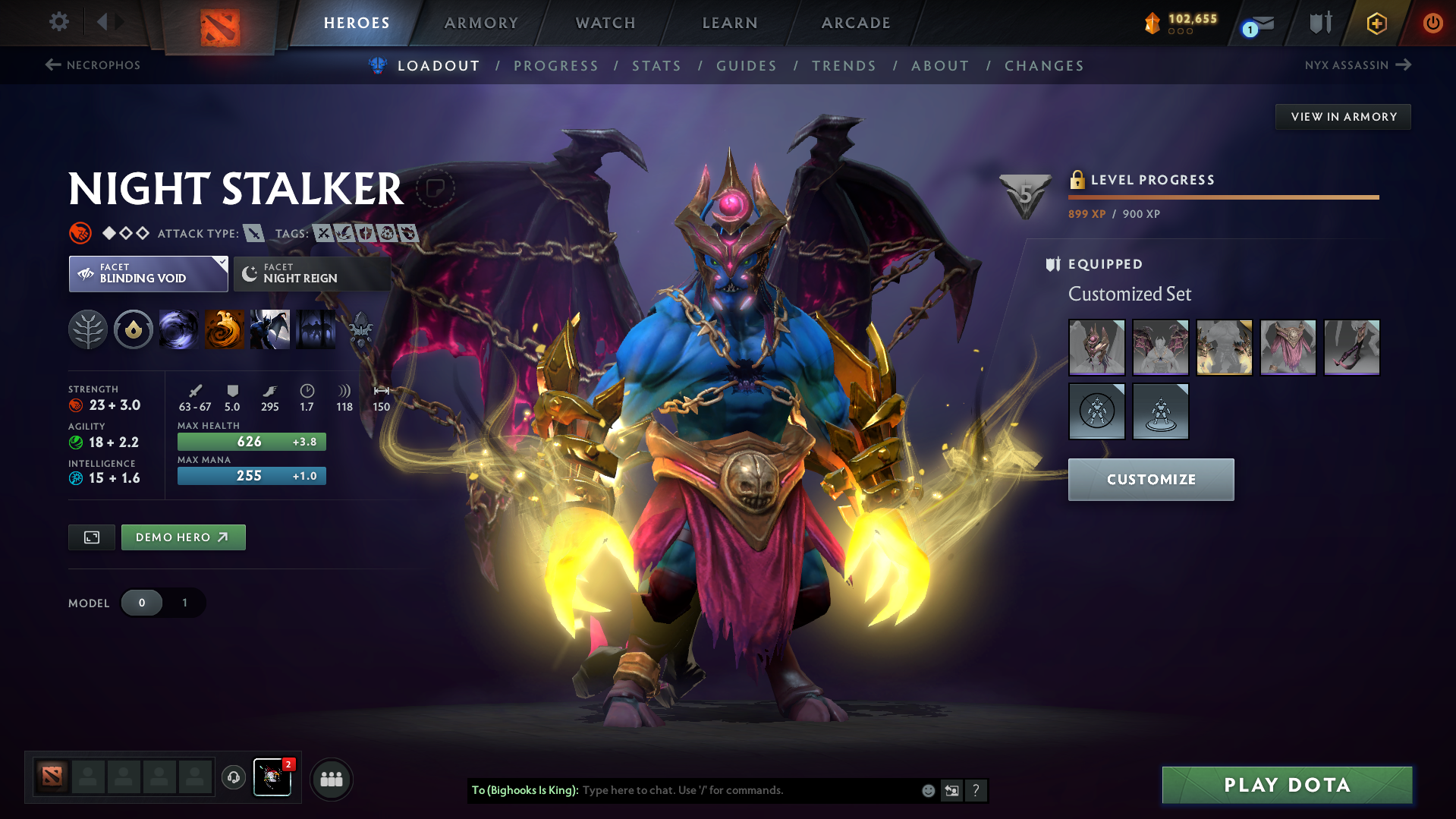The height and width of the screenshot is (819, 1456).
Task: Navigate back to Necrophos hero page
Action: [93, 65]
